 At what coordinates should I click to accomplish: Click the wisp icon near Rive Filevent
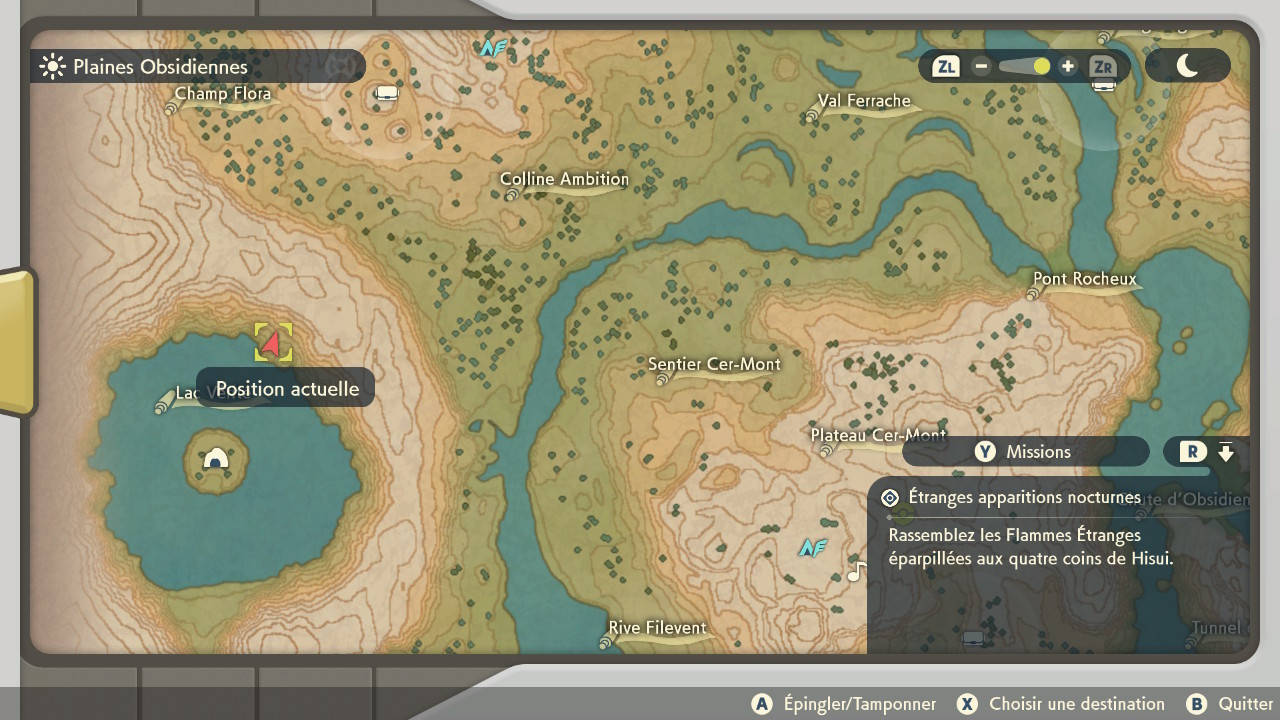click(812, 548)
